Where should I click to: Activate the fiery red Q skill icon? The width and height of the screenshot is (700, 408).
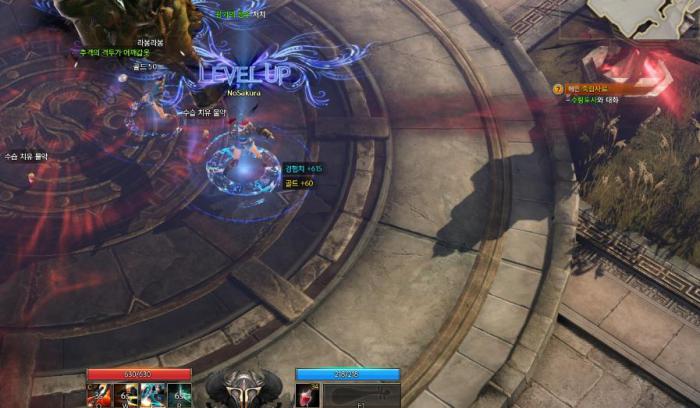[102, 395]
